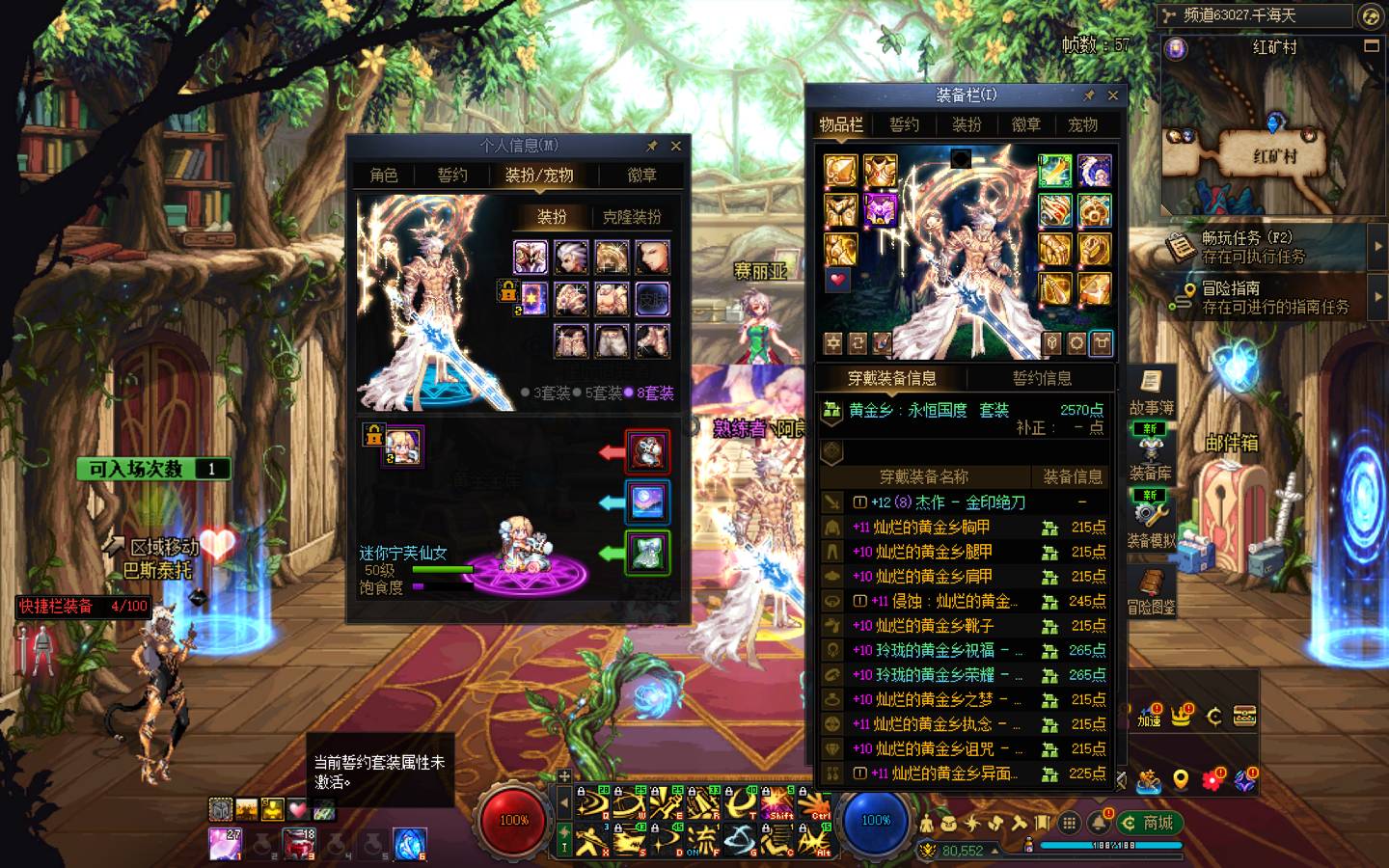Close the 个人信息 window

tap(675, 146)
